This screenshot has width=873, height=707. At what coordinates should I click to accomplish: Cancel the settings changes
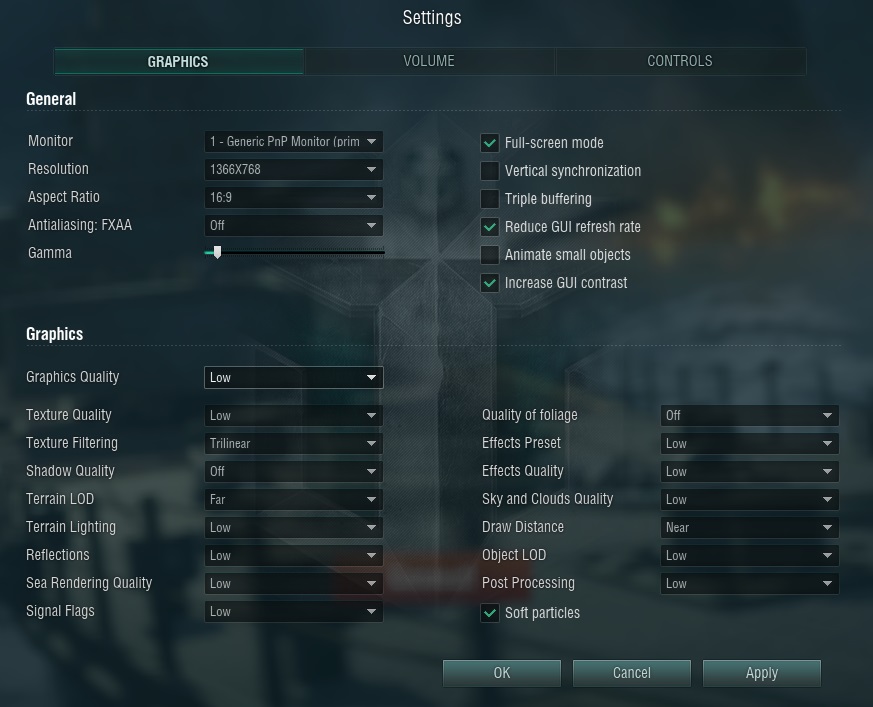tap(632, 673)
